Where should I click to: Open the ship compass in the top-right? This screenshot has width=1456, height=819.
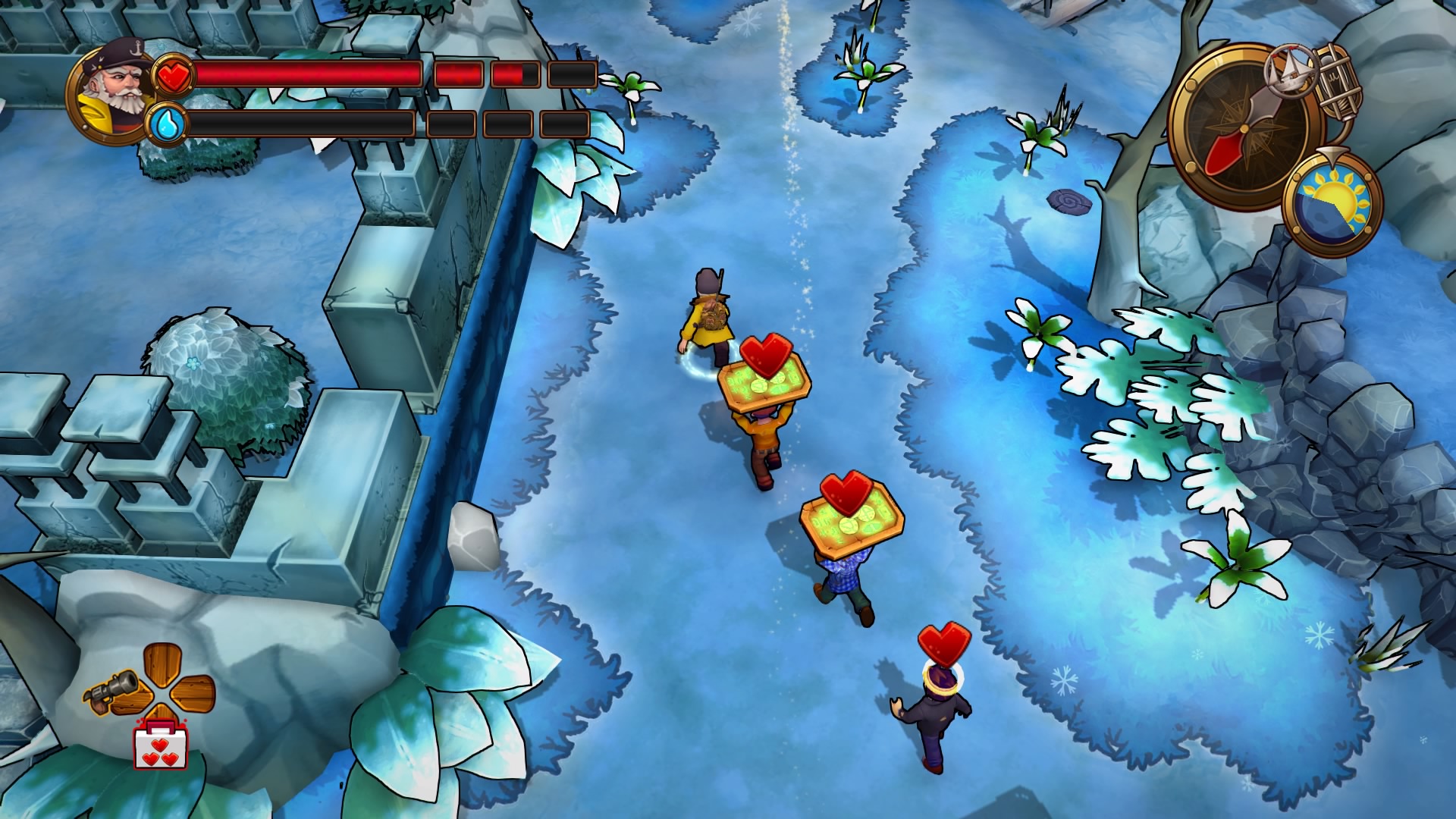click(1244, 129)
